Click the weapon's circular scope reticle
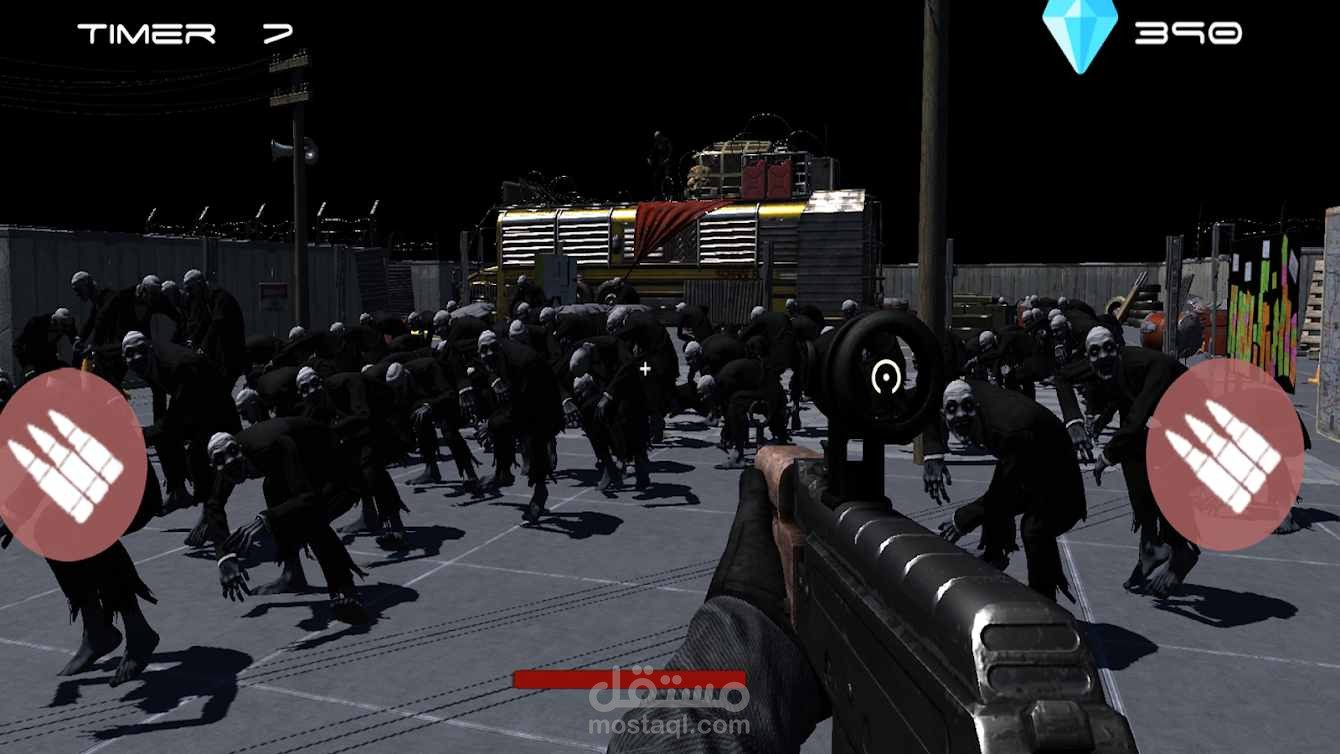Image resolution: width=1340 pixels, height=754 pixels. click(884, 375)
